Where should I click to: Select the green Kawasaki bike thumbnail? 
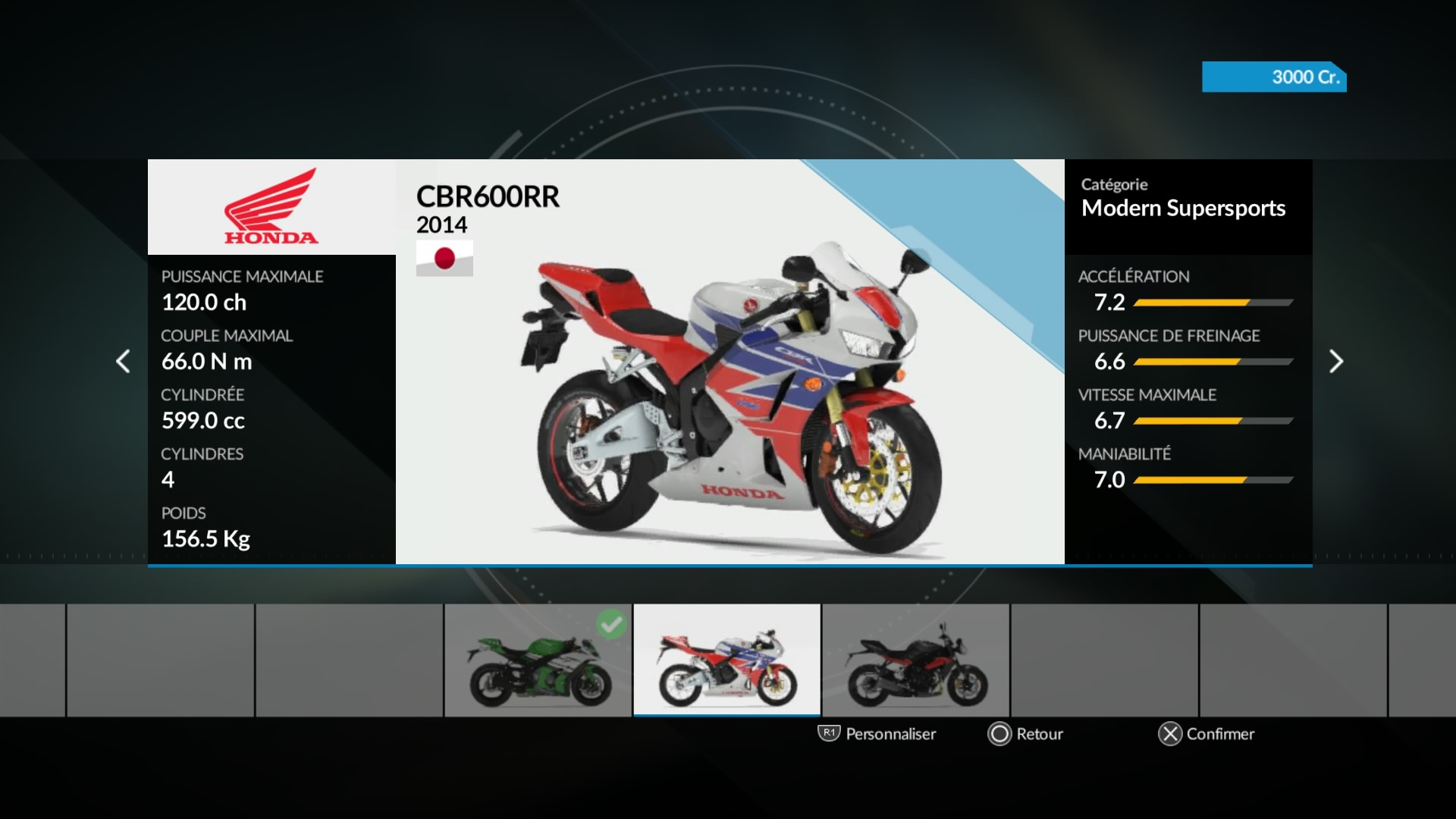point(538,661)
